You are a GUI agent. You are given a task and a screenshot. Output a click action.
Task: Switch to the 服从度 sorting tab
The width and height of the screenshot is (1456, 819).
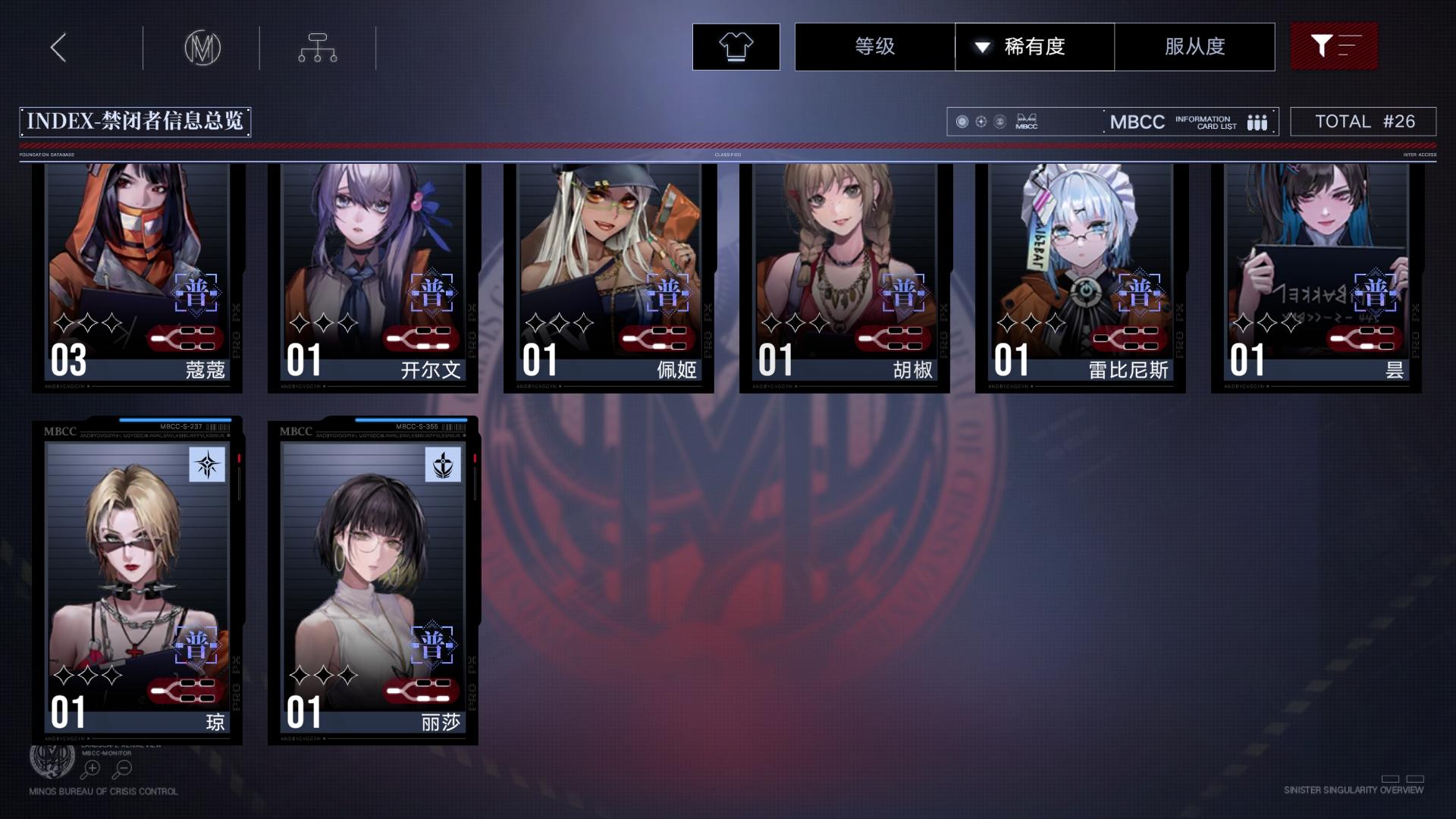point(1193,46)
